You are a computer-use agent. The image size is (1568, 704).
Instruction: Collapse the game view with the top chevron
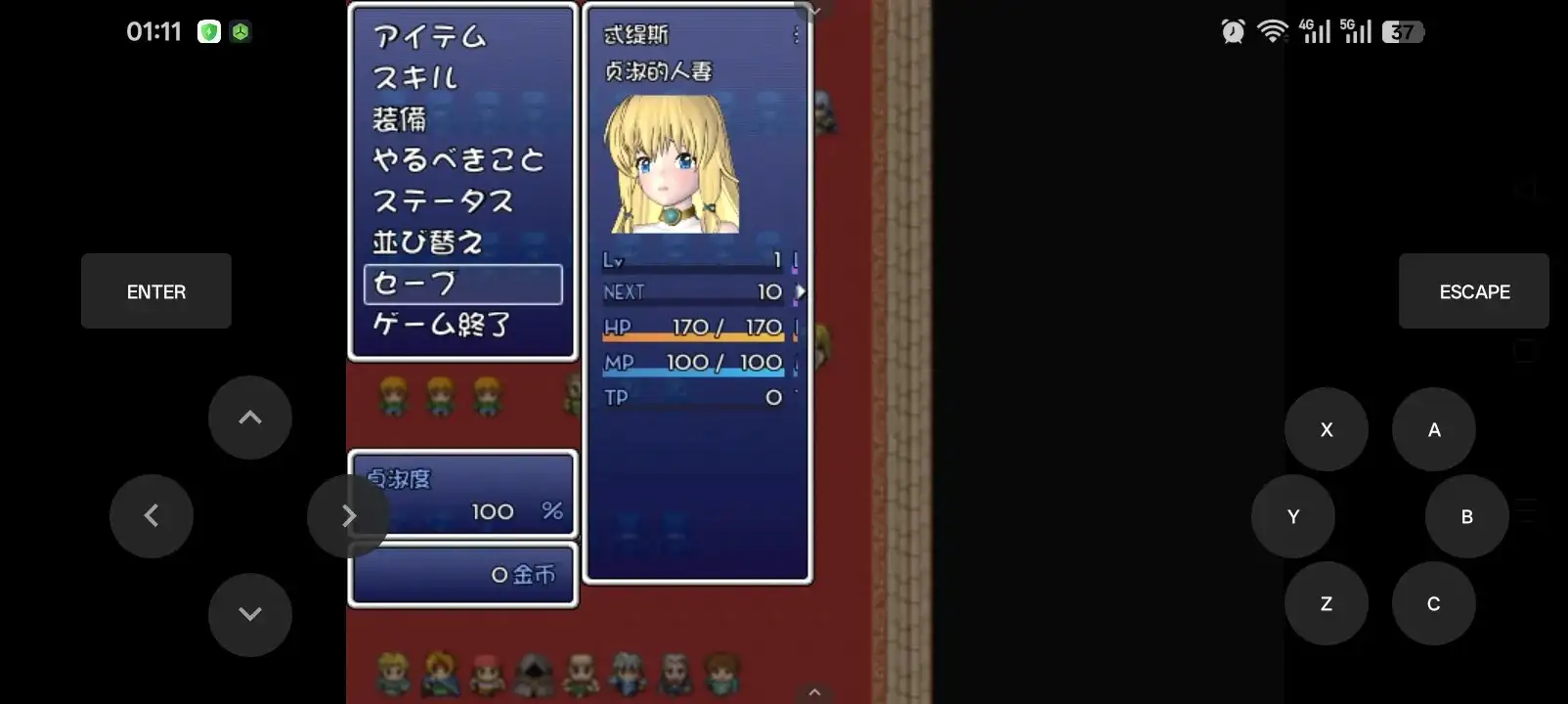tap(812, 10)
